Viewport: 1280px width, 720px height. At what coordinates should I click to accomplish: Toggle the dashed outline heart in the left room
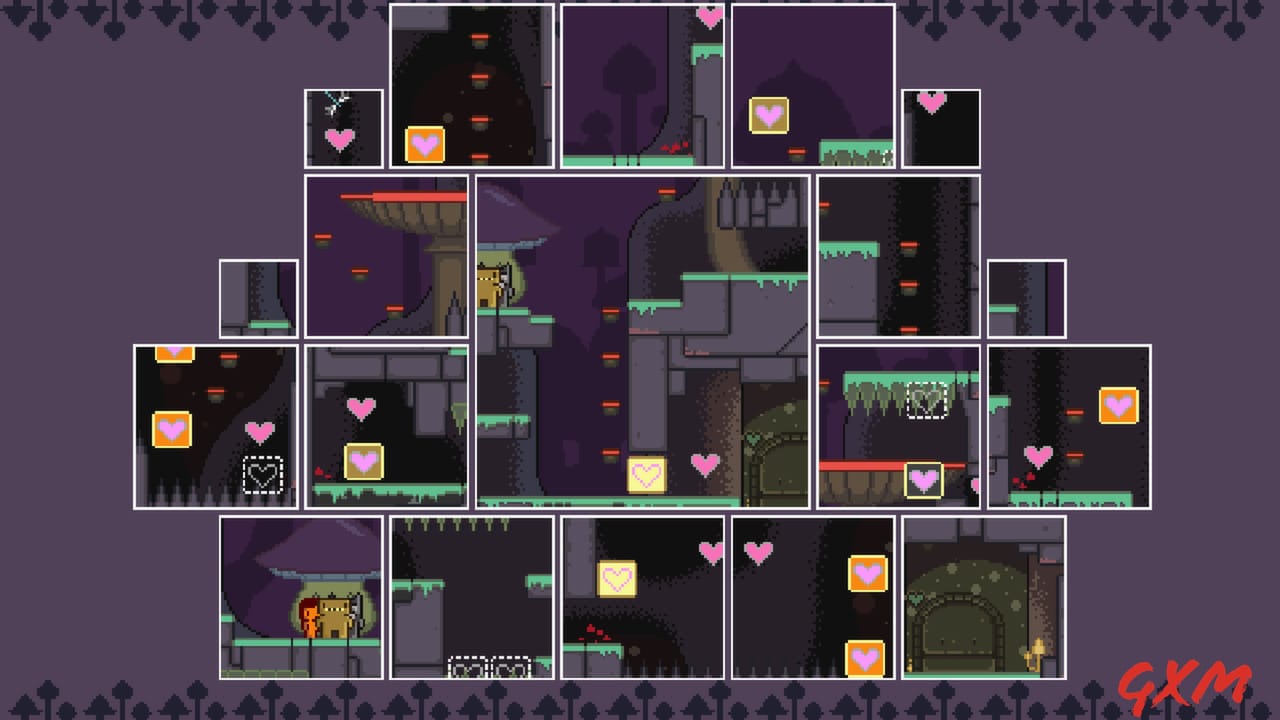click(x=263, y=477)
